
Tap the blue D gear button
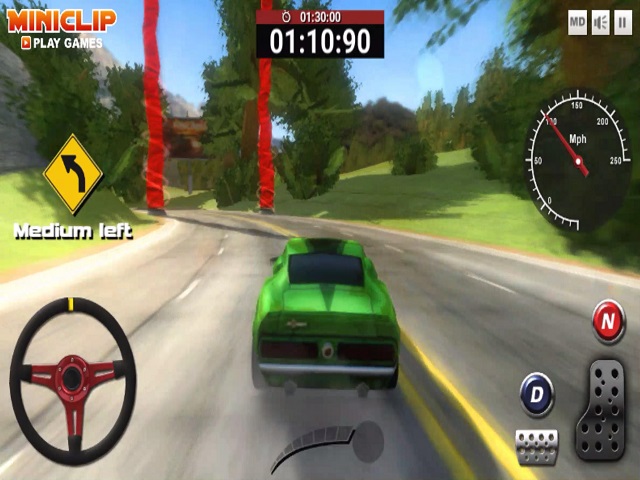click(x=538, y=395)
